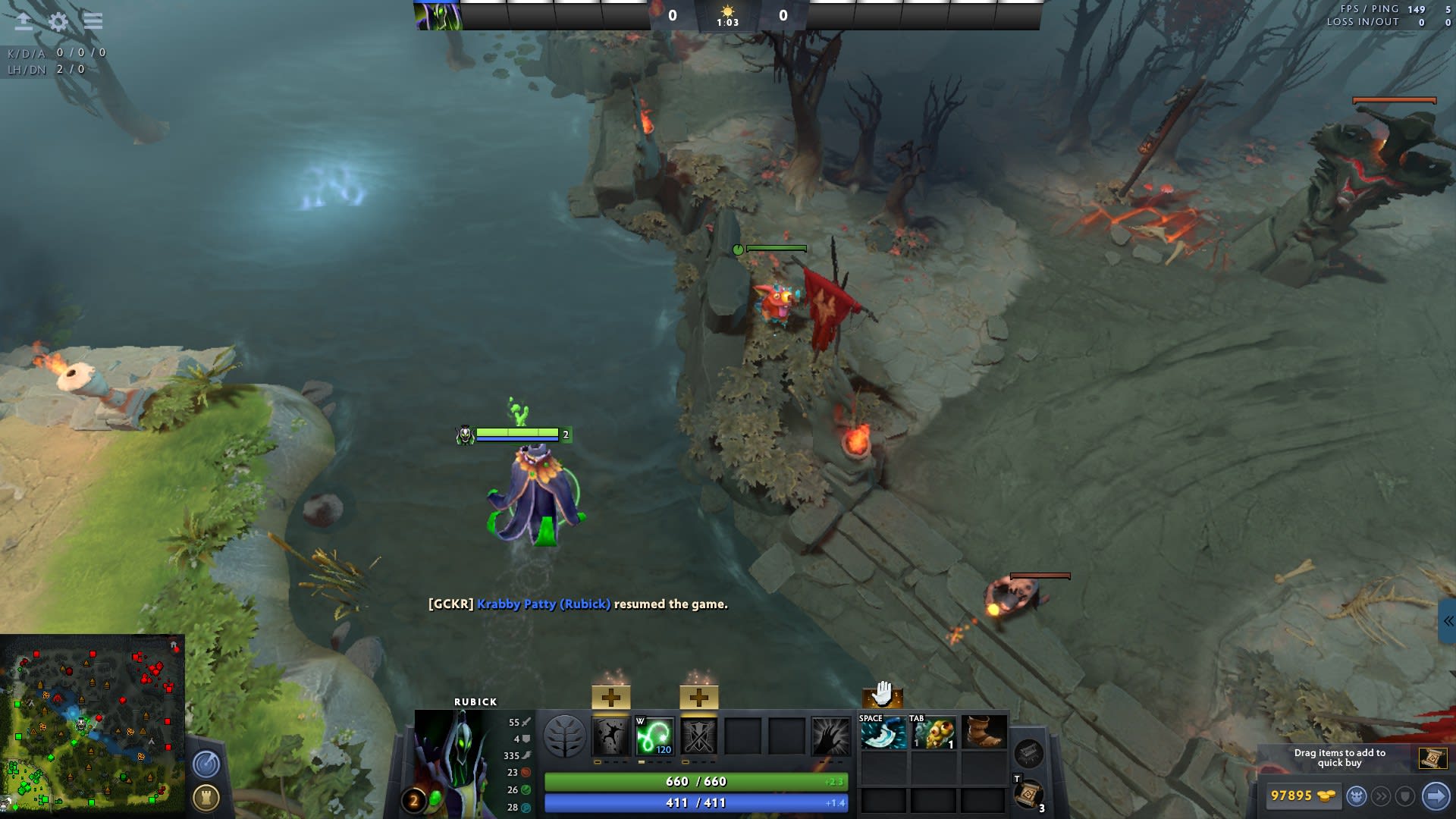Viewport: 1456px width, 819px height.
Task: Use the Observer and Sentry Ward item
Action: [934, 733]
